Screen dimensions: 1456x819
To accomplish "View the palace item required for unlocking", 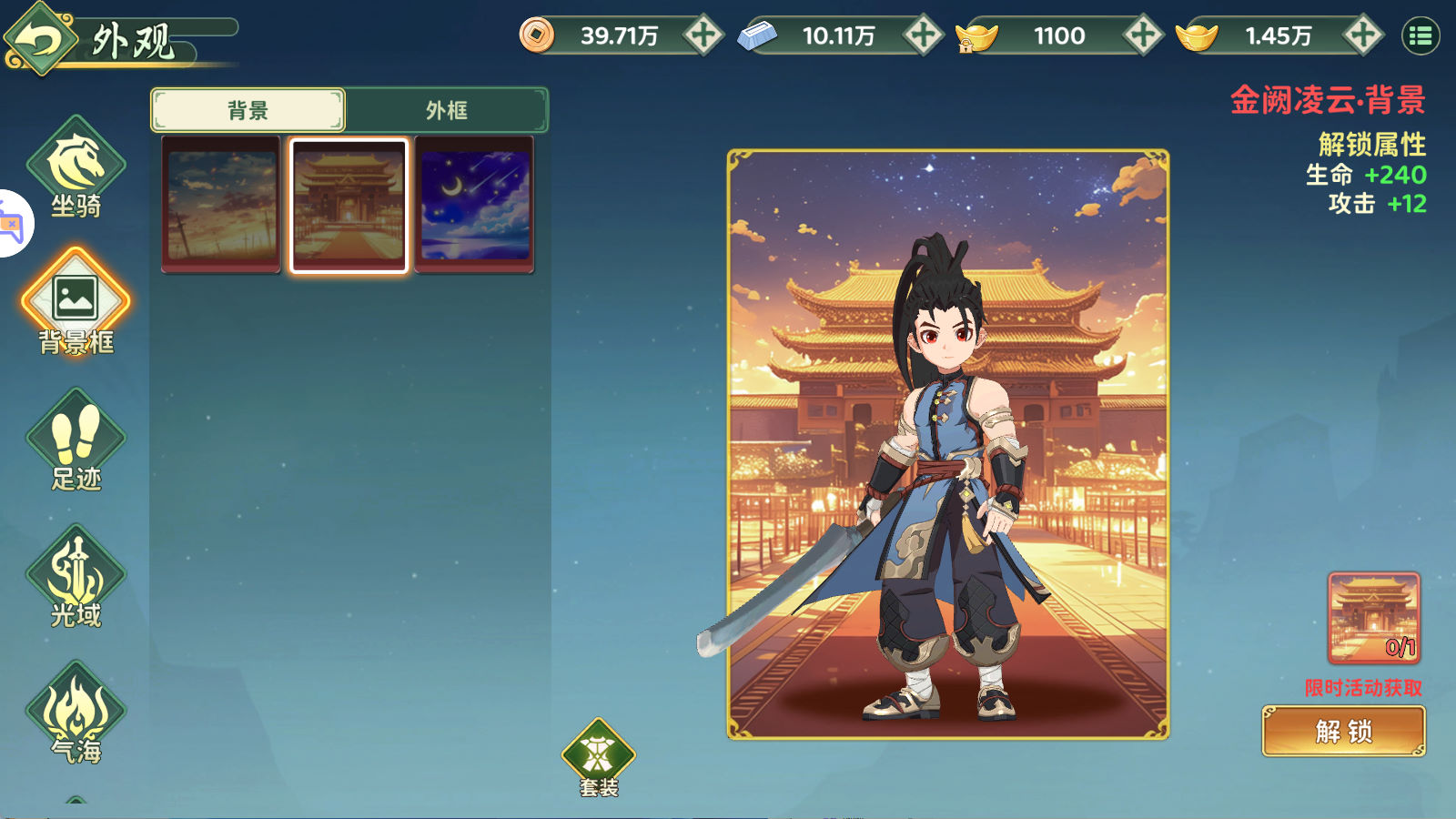I will 1373,617.
